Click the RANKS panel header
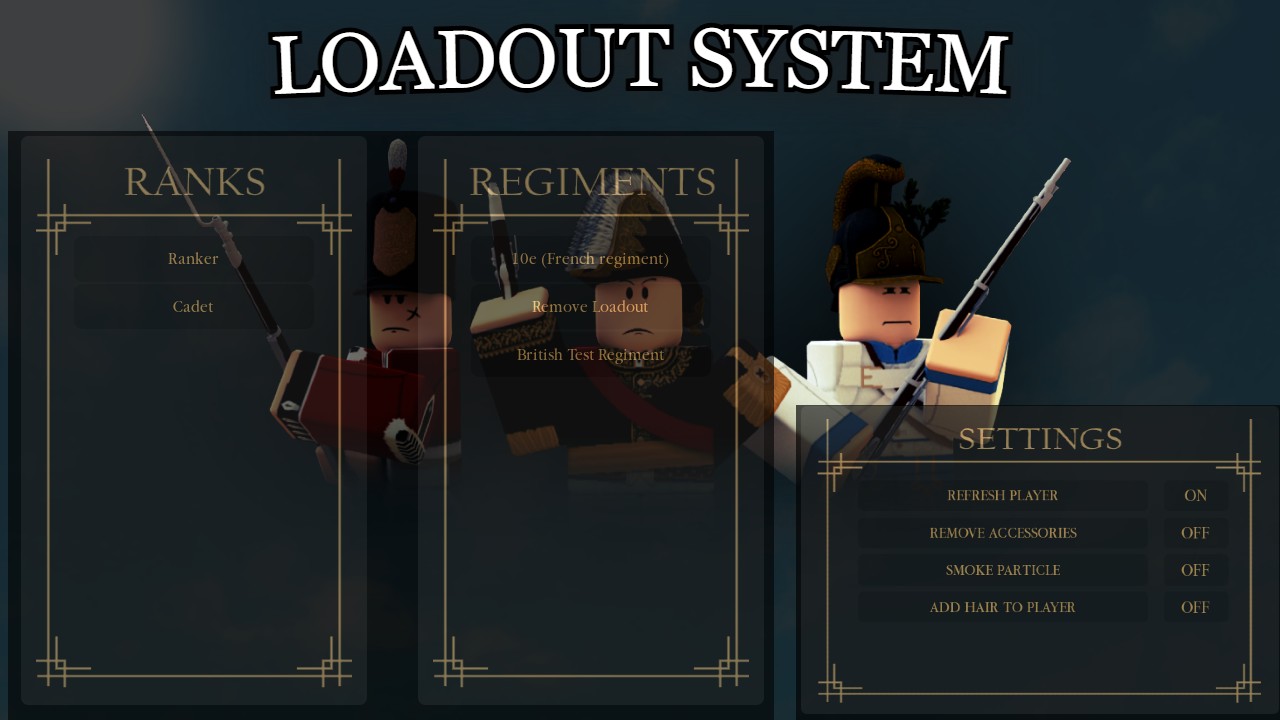 pyautogui.click(x=194, y=181)
